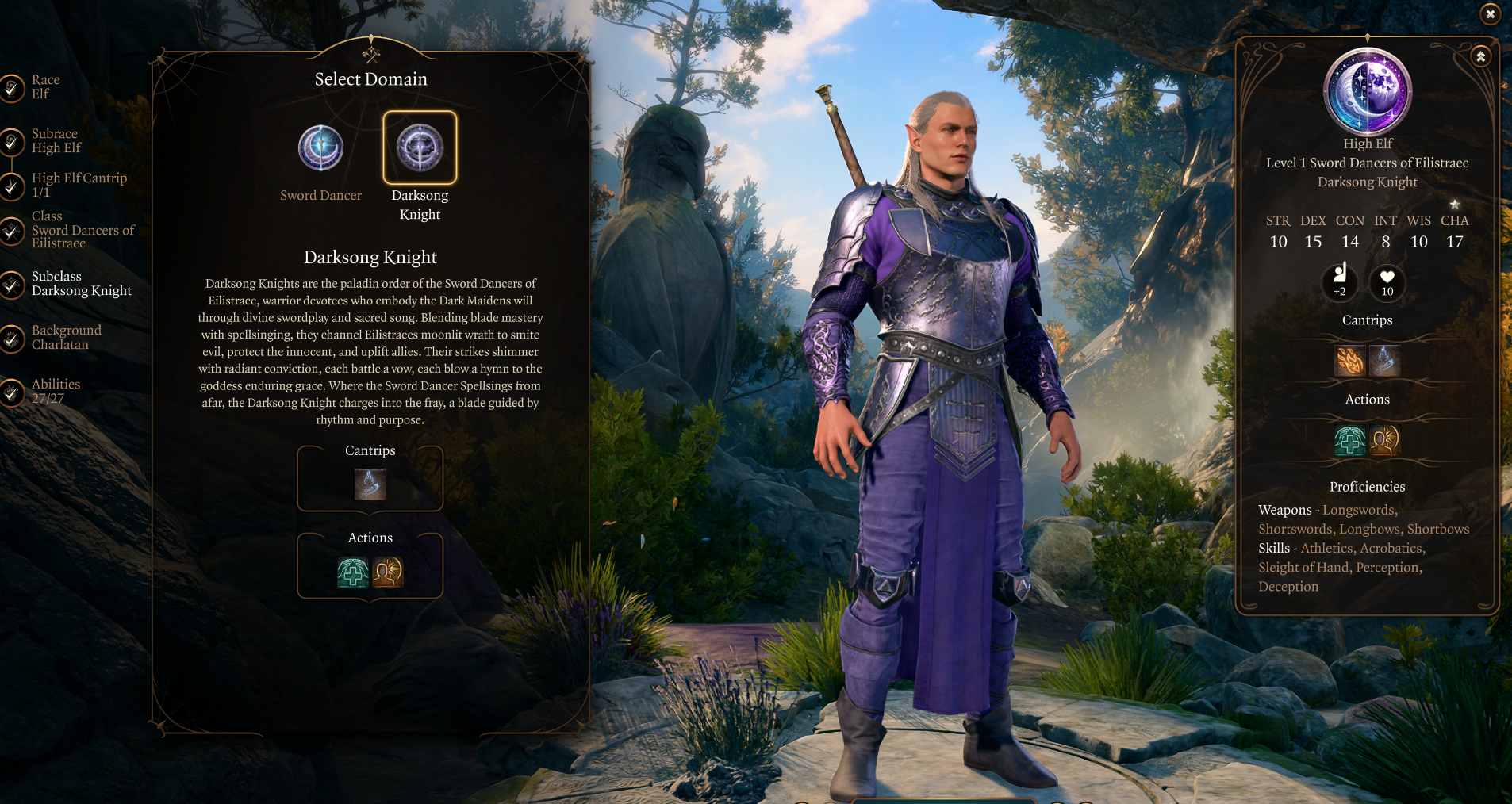Viewport: 1512px width, 804px height.
Task: Select the Darksong Knight domain icon
Action: [x=420, y=148]
